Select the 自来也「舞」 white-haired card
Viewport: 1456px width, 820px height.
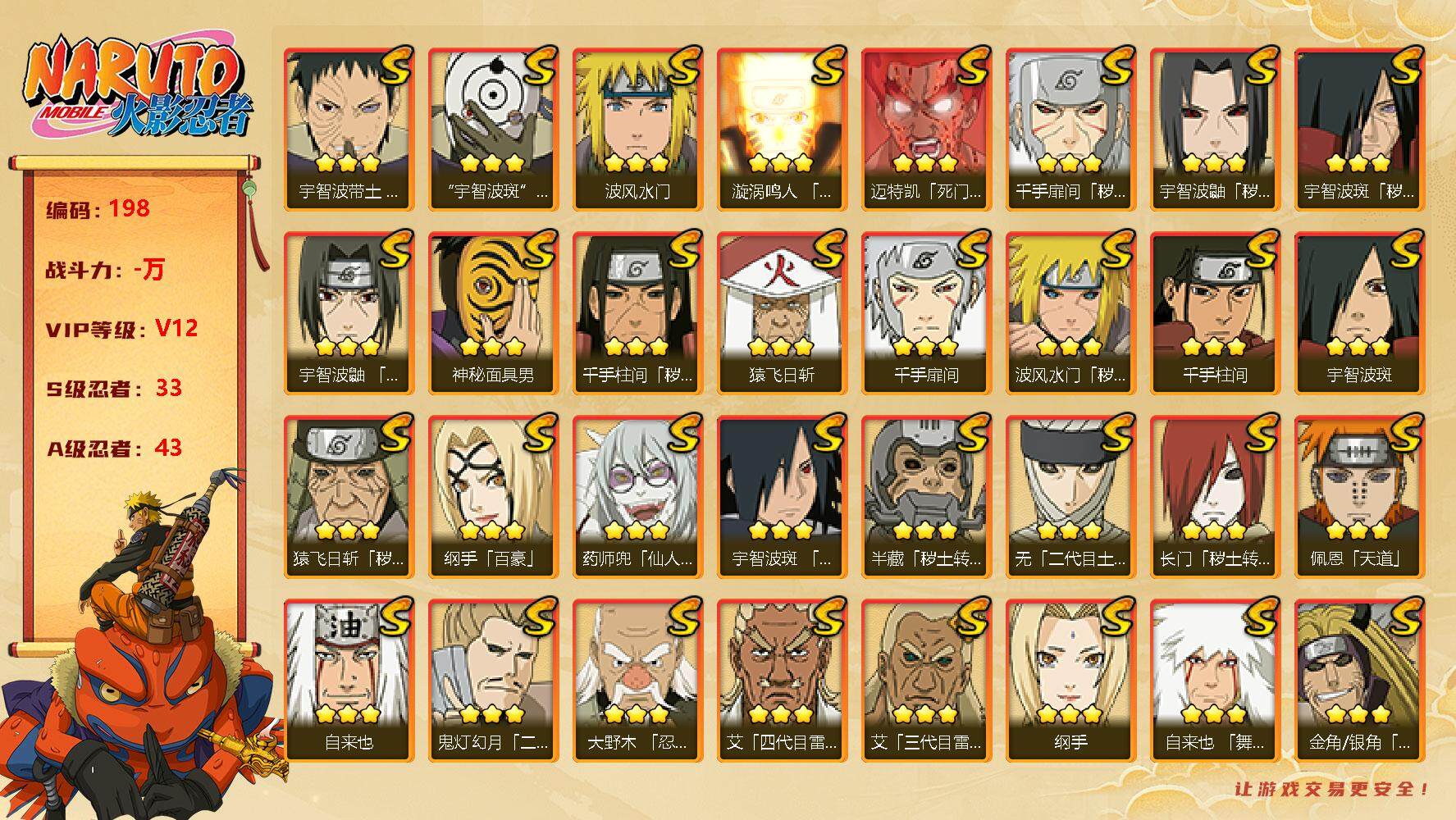(x=1215, y=679)
